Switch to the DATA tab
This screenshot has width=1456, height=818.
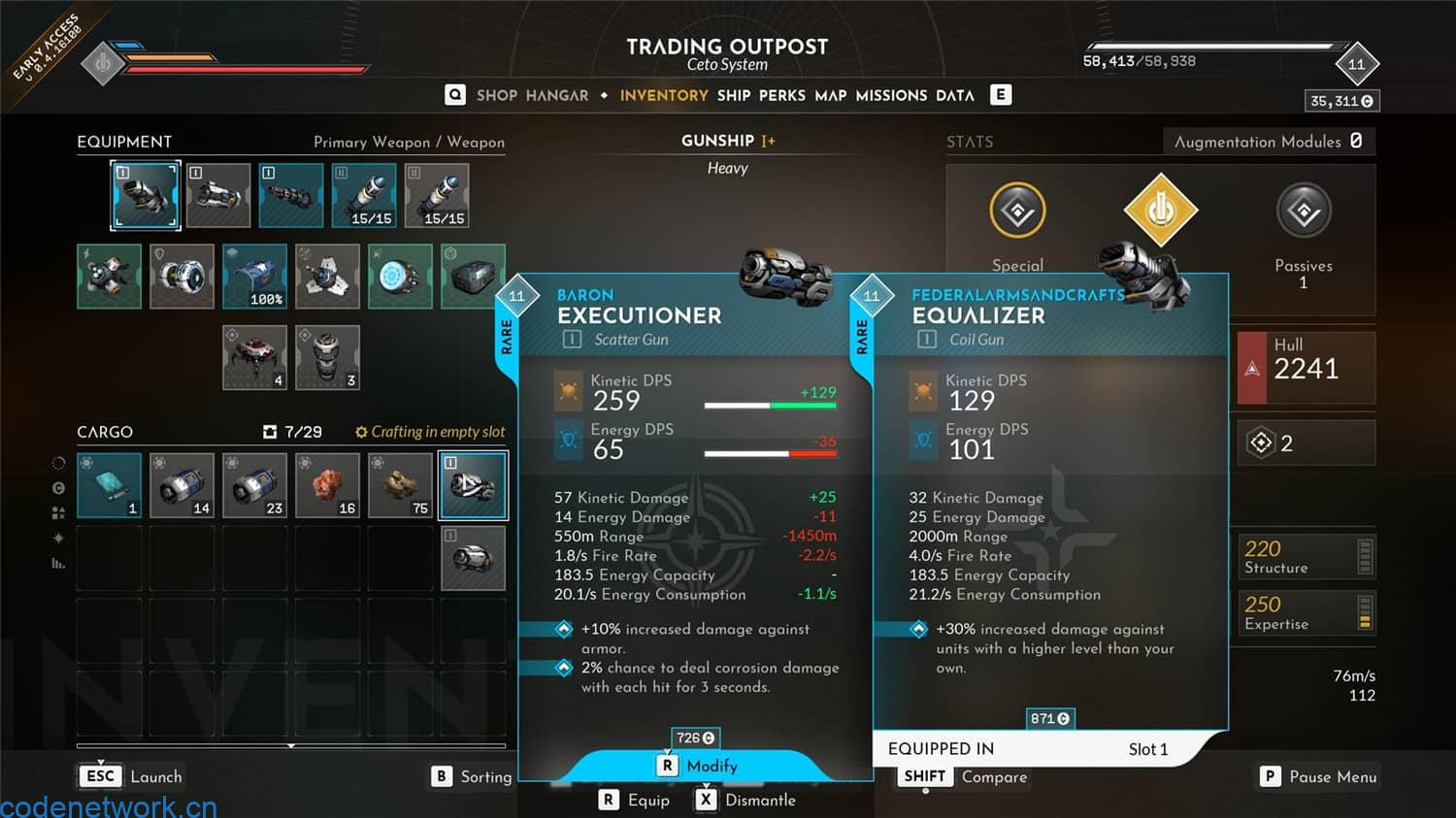click(x=955, y=95)
